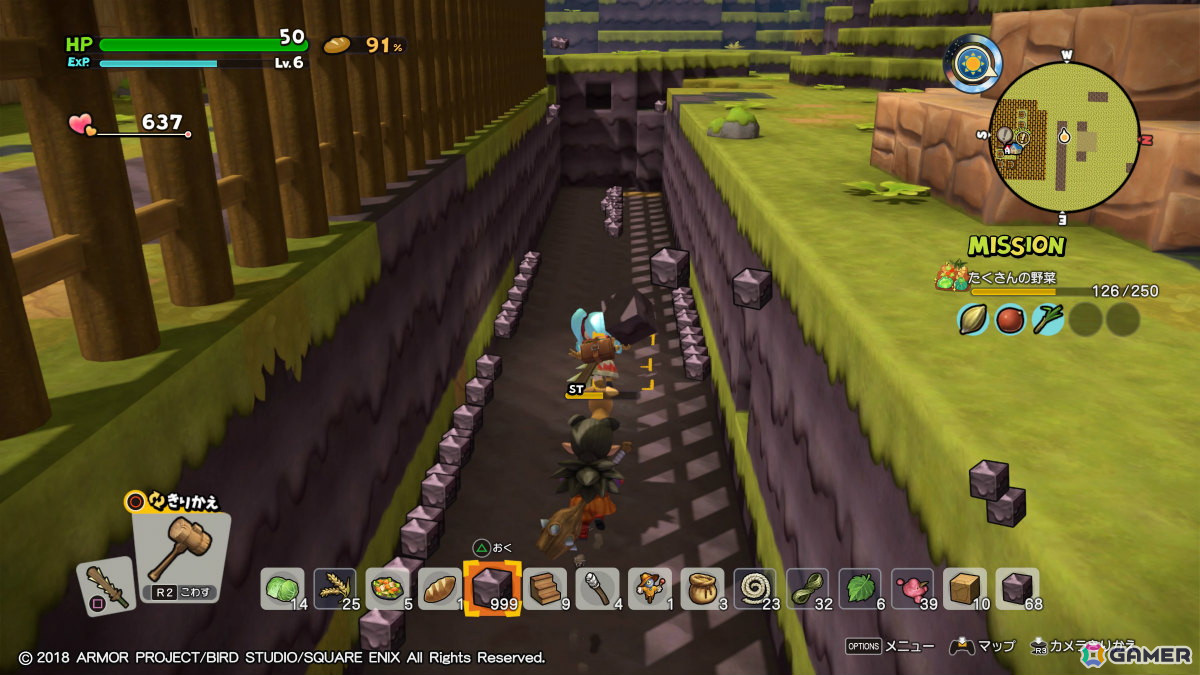Screen dimensions: 1200x675
Task: Click the highlighted dark earth block slot
Action: [492, 588]
